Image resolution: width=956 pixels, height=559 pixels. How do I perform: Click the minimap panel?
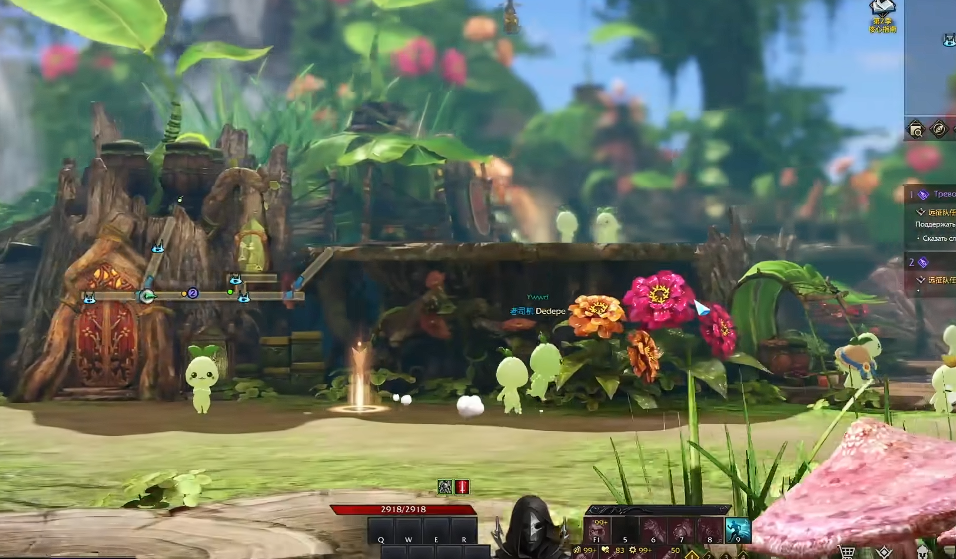coord(931,60)
